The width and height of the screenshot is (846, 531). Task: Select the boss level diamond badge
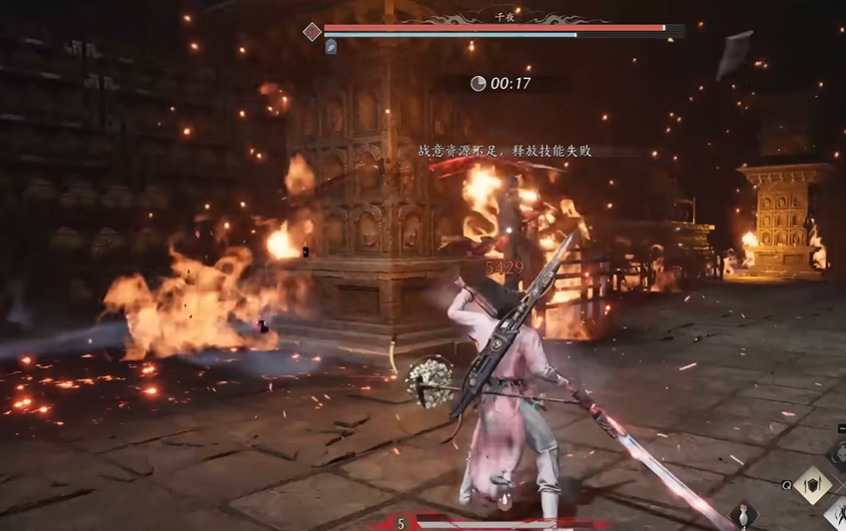(x=312, y=32)
